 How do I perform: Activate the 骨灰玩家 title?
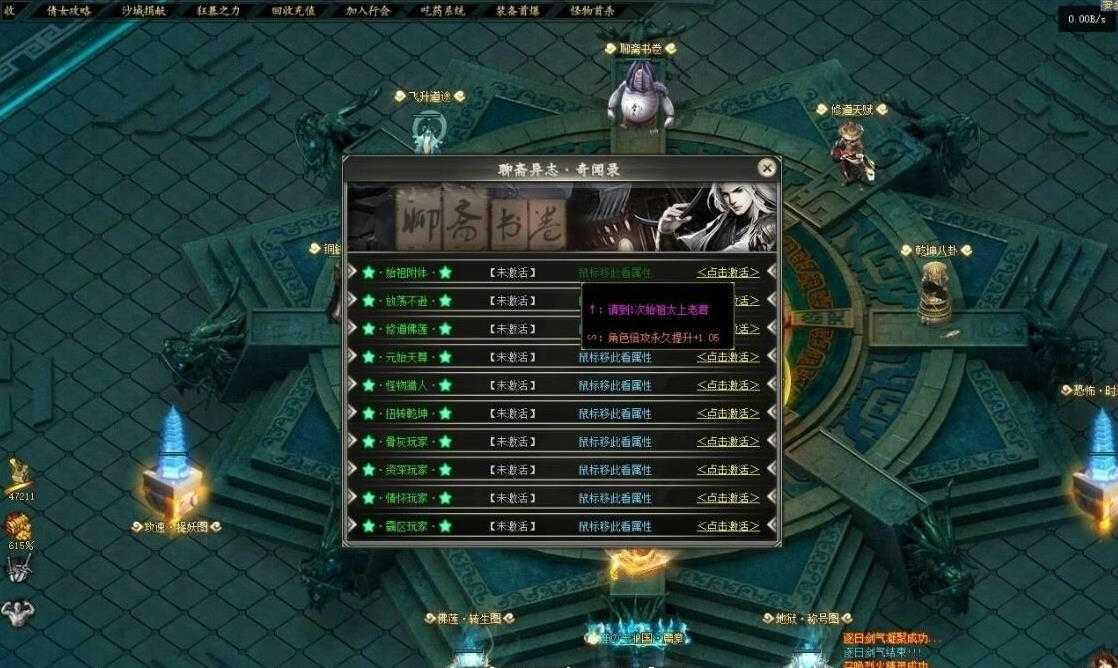click(727, 441)
